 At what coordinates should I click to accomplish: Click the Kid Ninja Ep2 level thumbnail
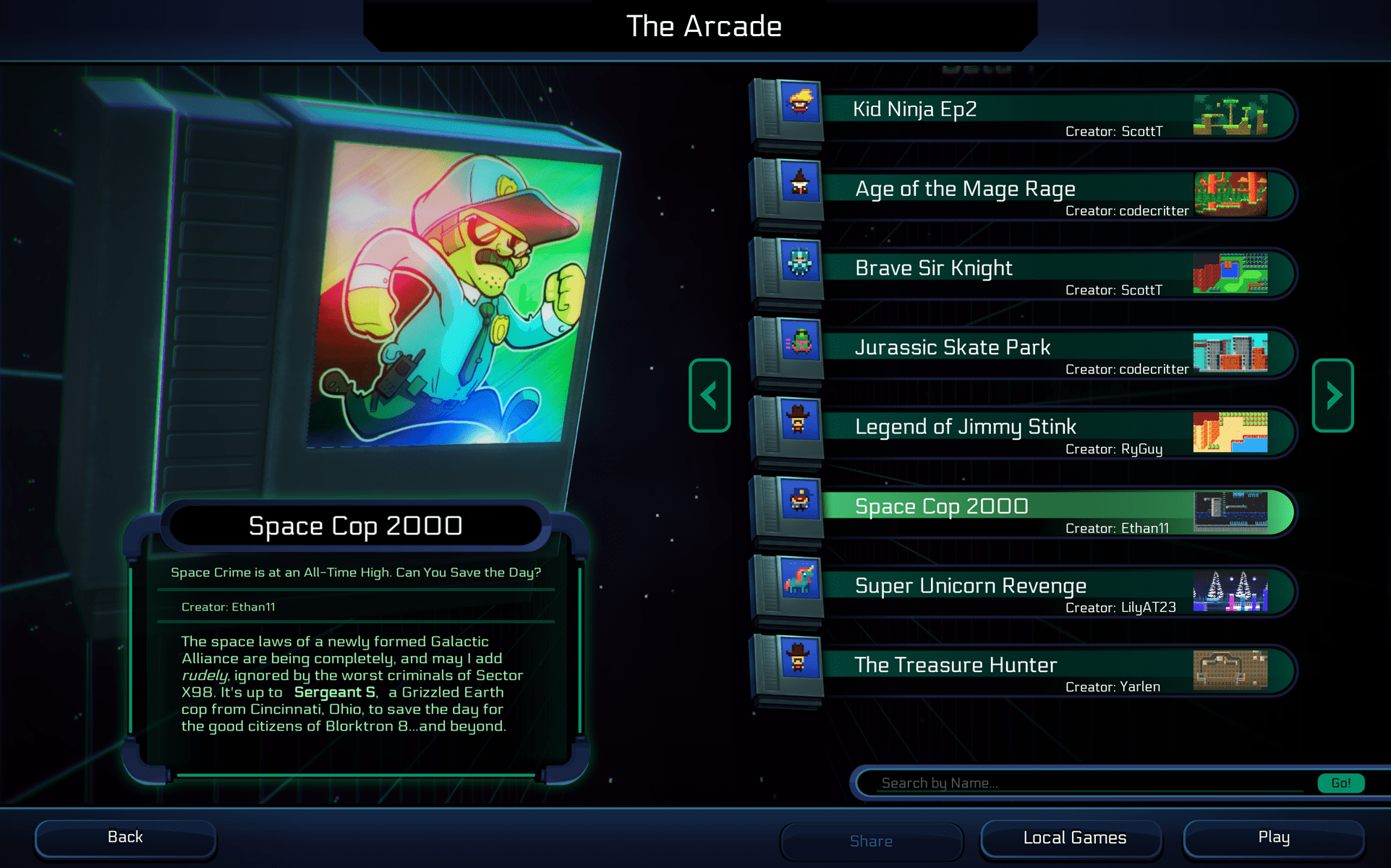click(1230, 114)
